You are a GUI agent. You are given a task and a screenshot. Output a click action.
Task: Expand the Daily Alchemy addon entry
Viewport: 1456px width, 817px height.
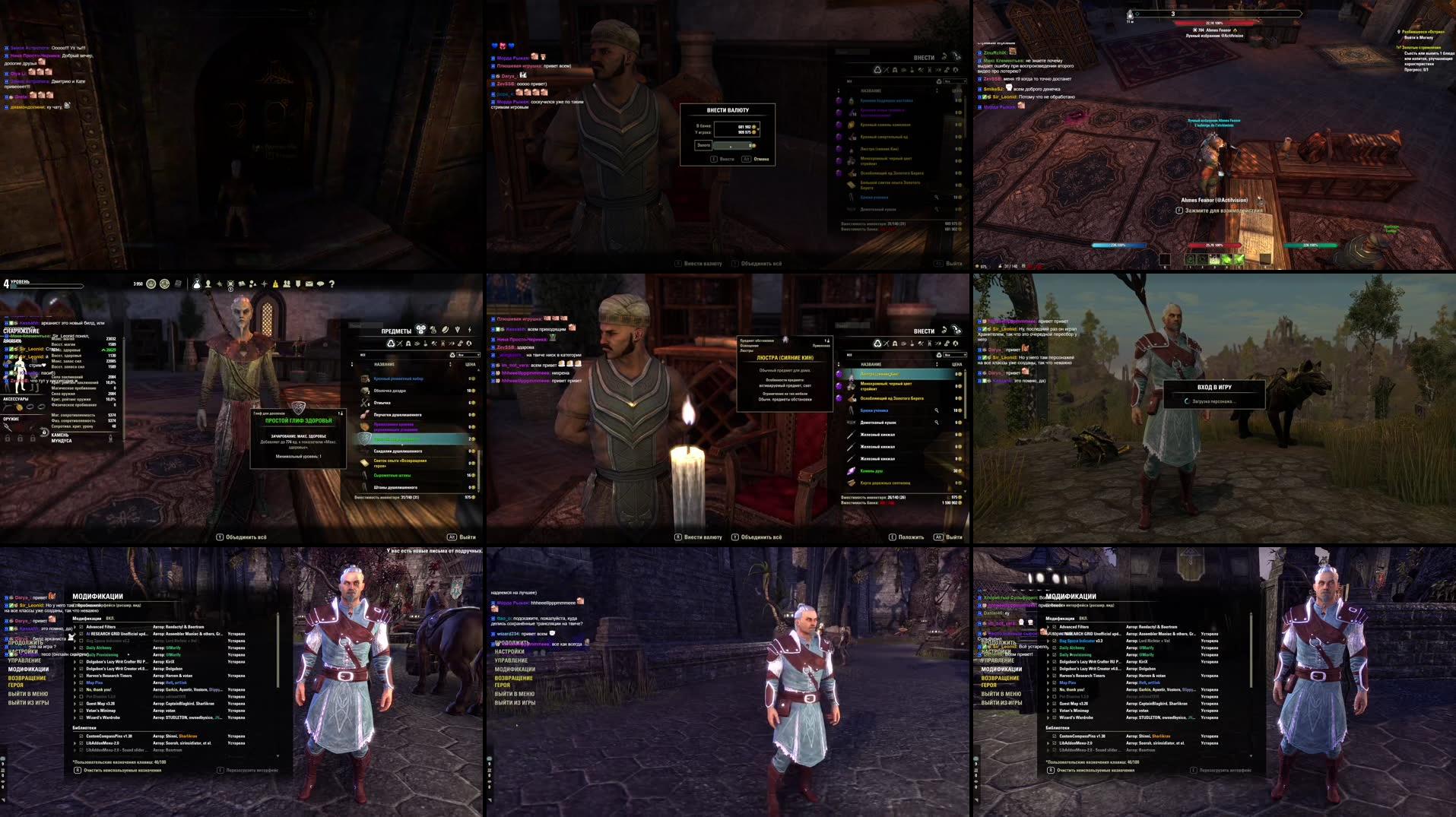(75, 648)
